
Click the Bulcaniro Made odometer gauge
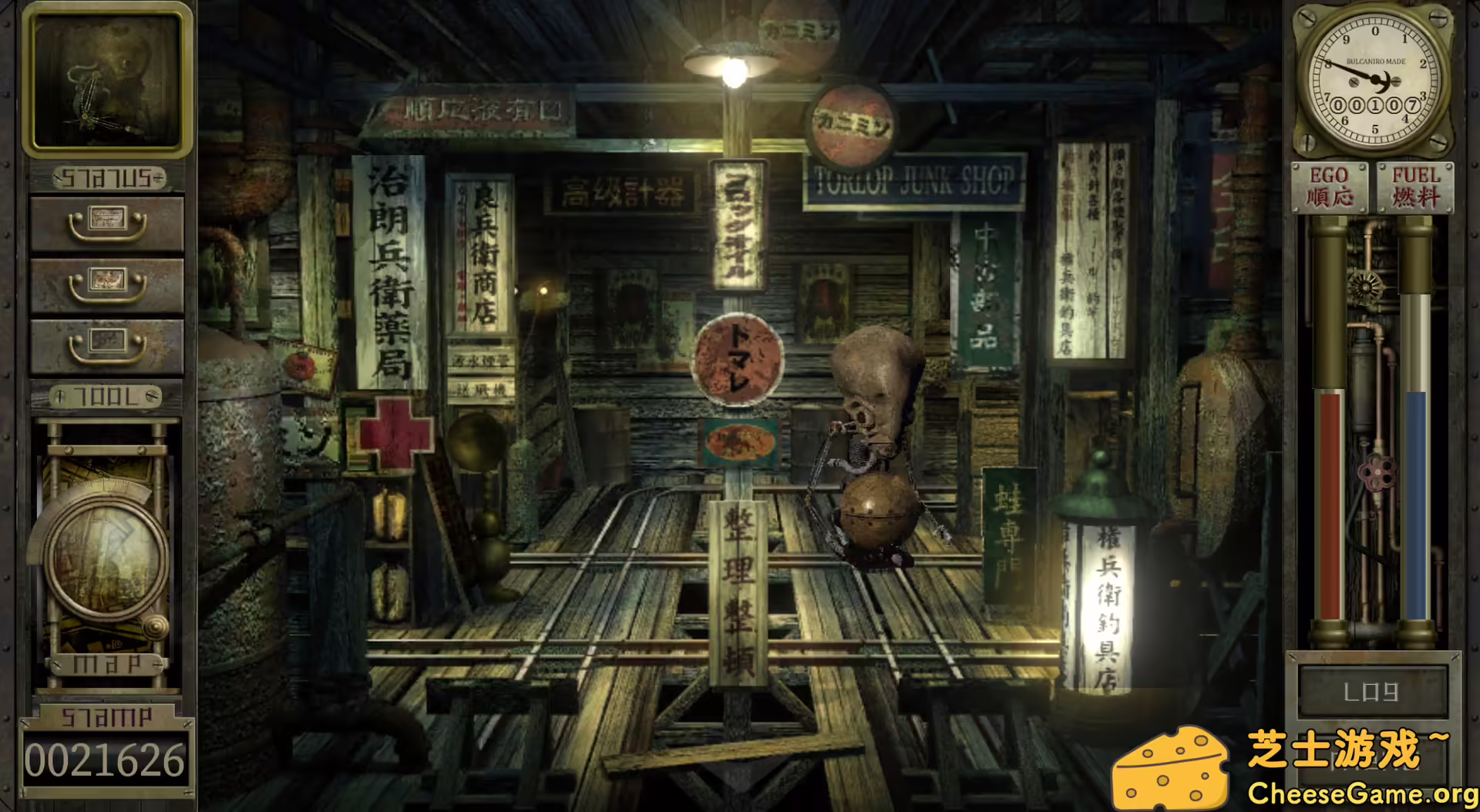tap(1375, 77)
